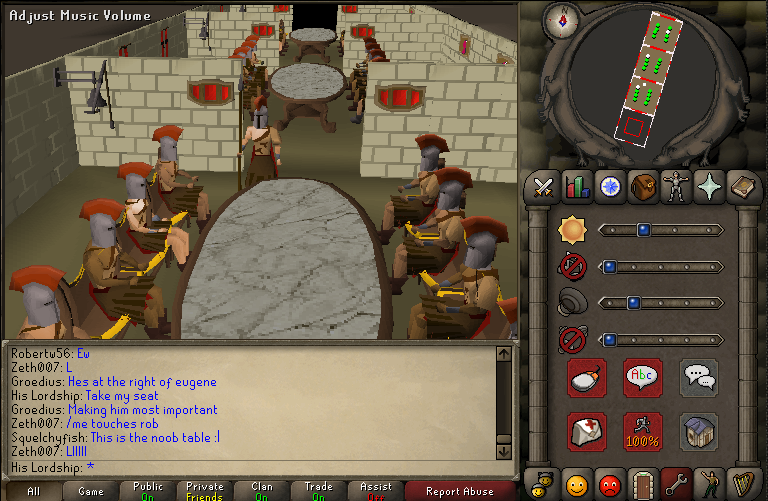Image resolution: width=768 pixels, height=501 pixels.
Task: Open the Logout door tab
Action: [x=642, y=484]
